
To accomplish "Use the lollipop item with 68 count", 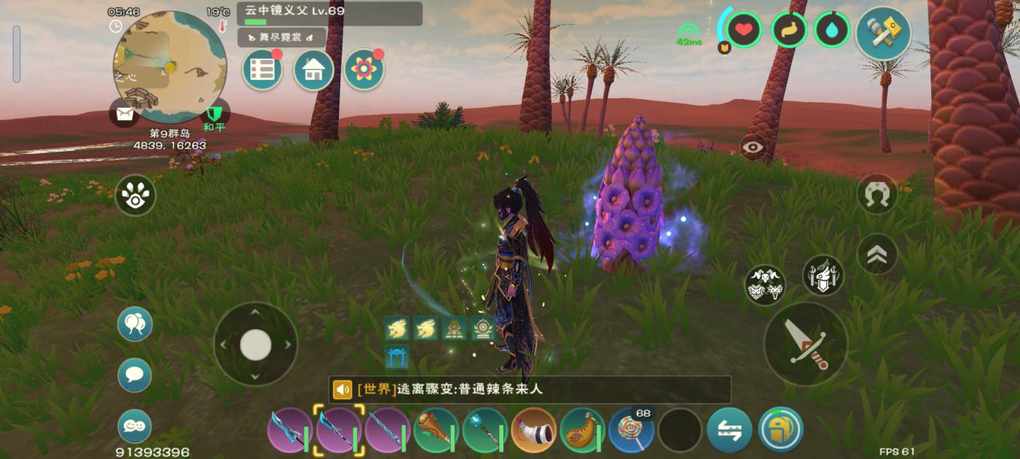I will tap(631, 431).
